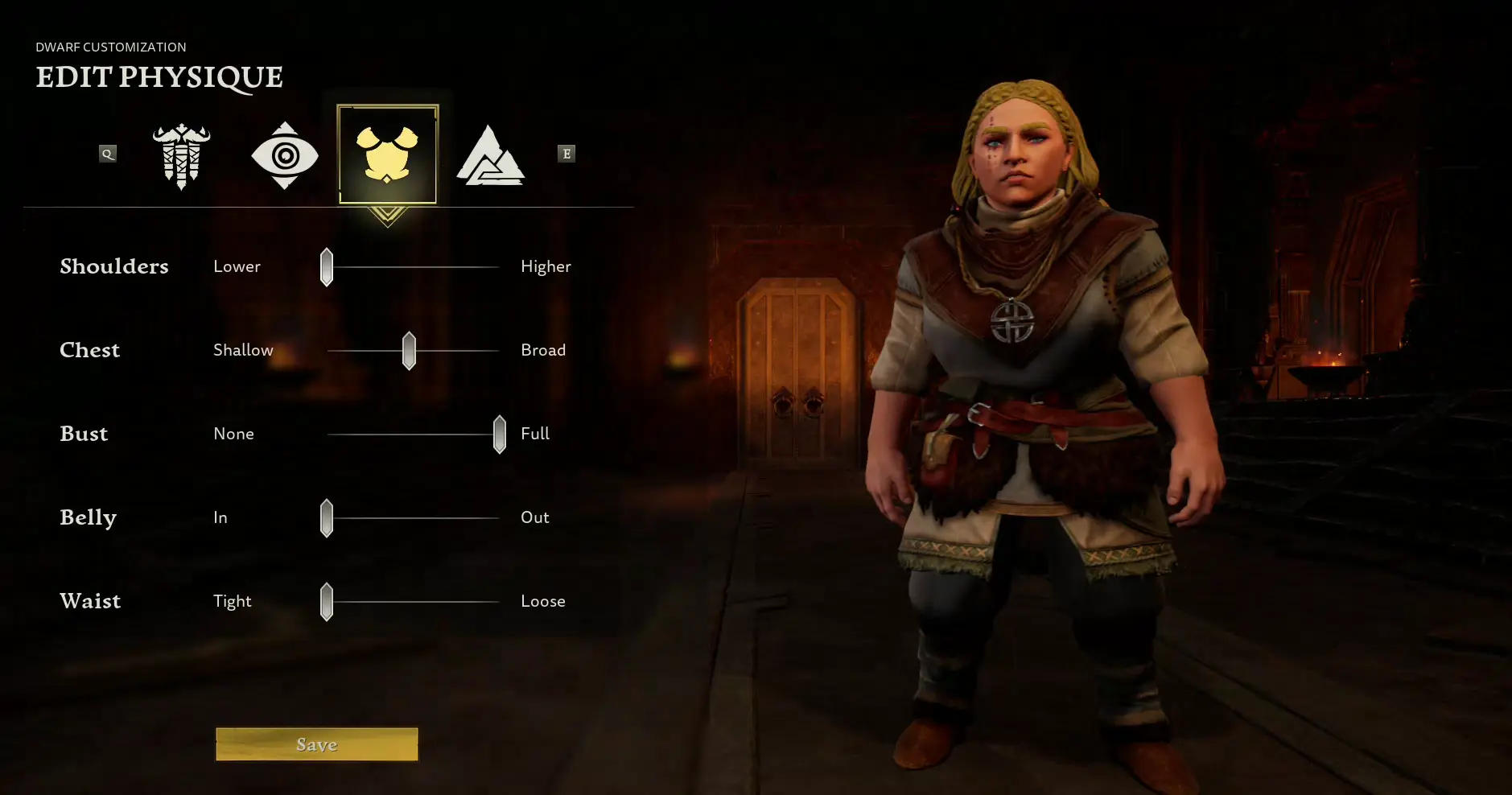The image size is (1512, 795).
Task: Click the Q hotkey cycle indicator
Action: click(108, 153)
